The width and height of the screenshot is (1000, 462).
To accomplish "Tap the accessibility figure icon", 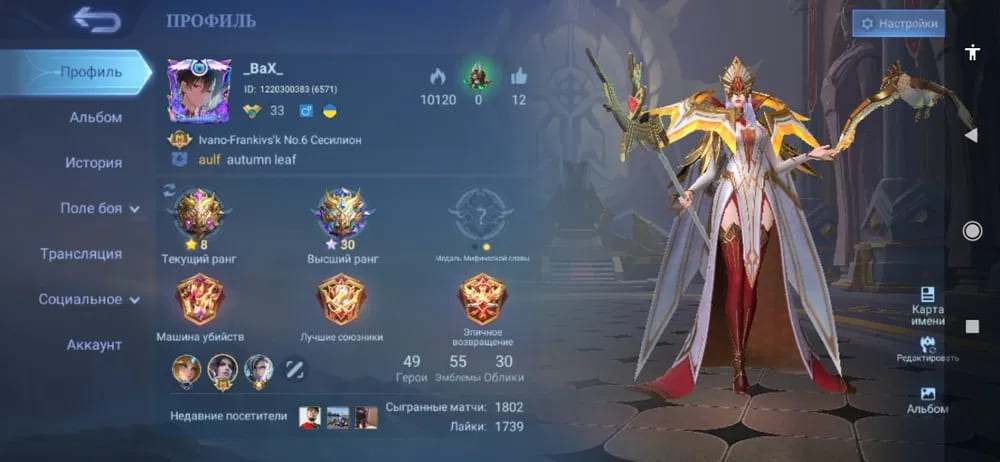I will tap(972, 53).
